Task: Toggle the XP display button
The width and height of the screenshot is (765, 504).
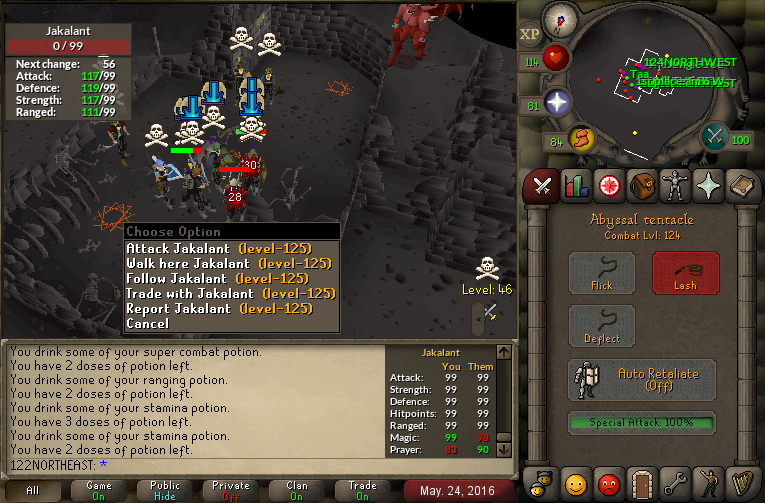Action: coord(530,33)
